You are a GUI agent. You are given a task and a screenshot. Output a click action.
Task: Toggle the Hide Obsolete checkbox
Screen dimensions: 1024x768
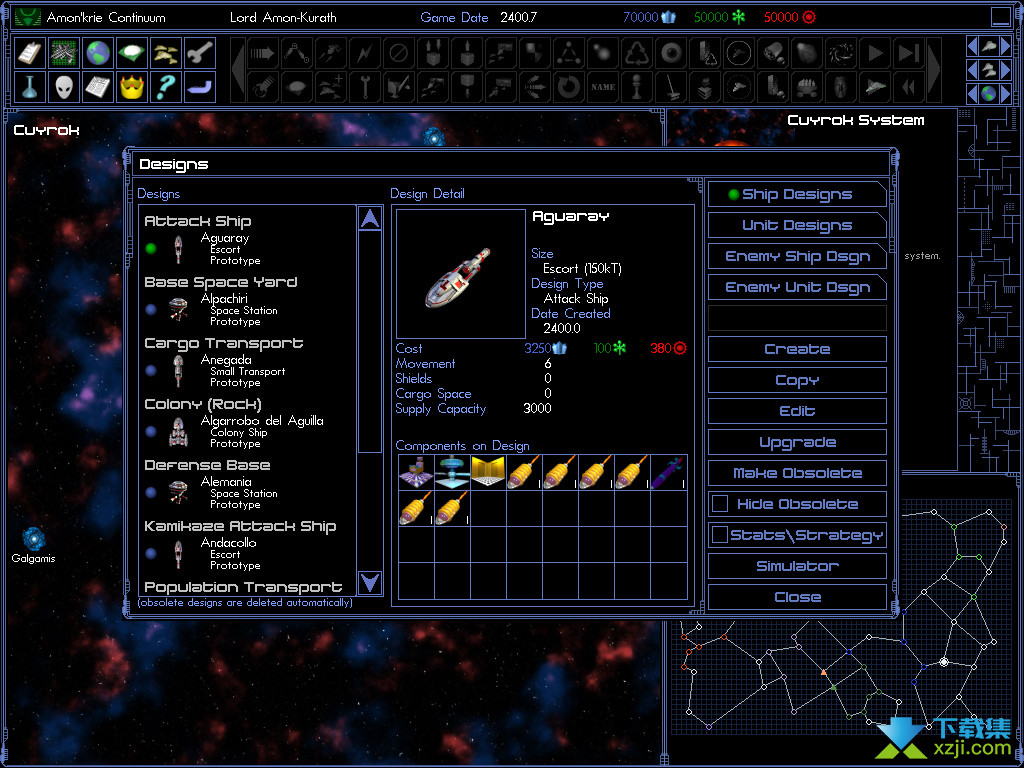[x=719, y=504]
